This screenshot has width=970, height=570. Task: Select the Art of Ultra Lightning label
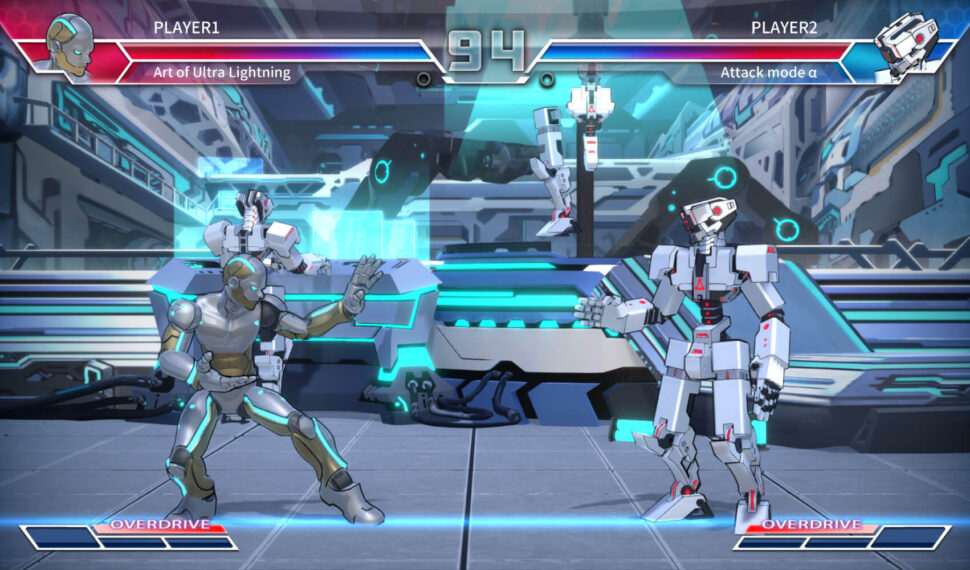[x=222, y=72]
